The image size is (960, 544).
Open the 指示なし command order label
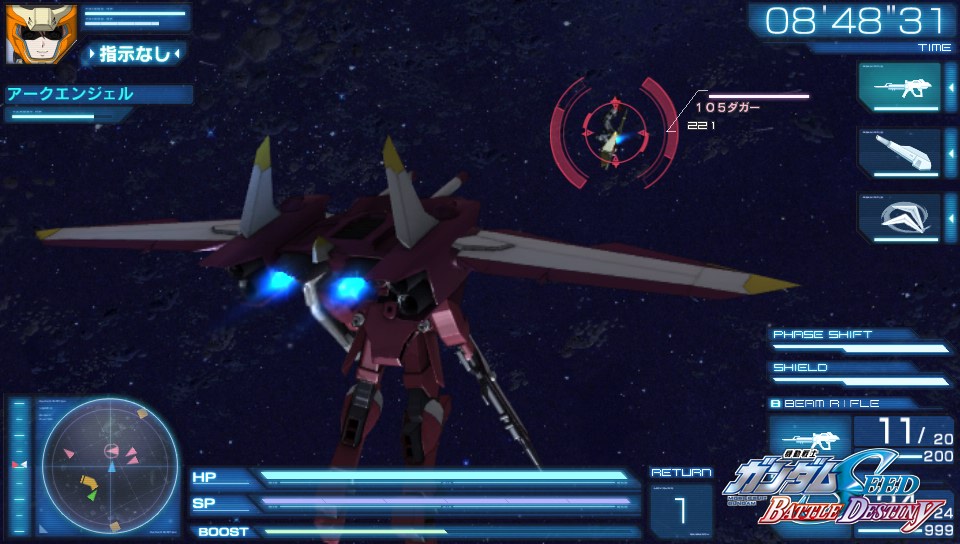136,54
